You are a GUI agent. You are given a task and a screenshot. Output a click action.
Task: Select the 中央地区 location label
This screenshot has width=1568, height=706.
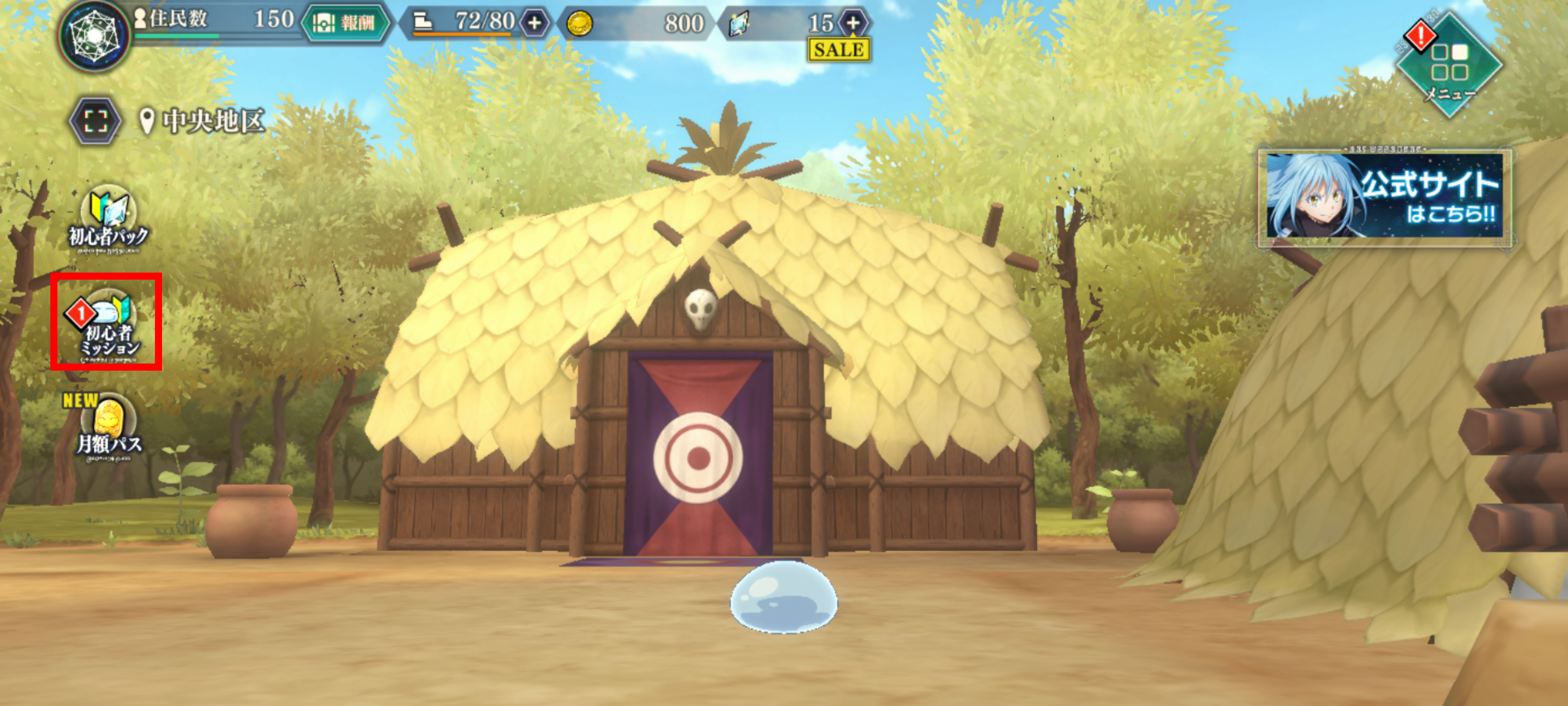(203, 121)
